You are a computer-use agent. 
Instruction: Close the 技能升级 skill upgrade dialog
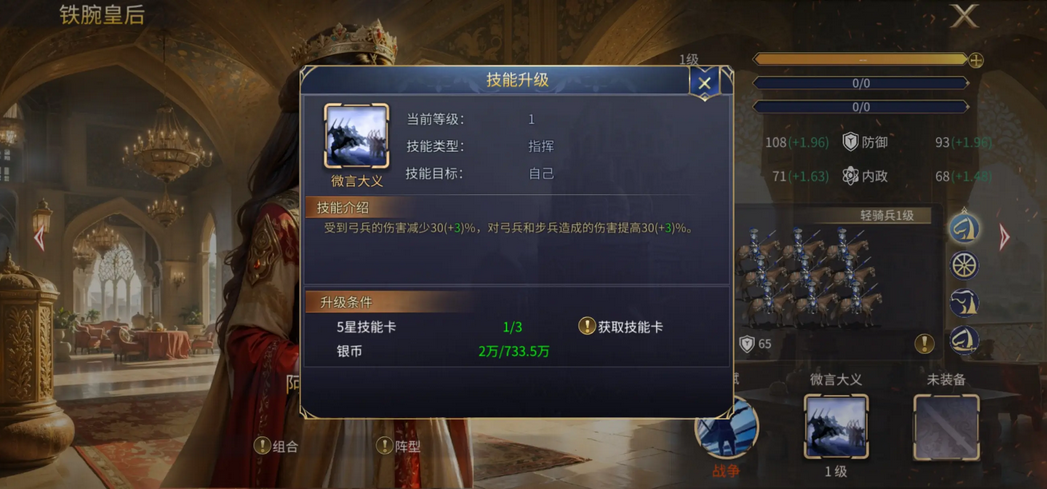[x=704, y=84]
